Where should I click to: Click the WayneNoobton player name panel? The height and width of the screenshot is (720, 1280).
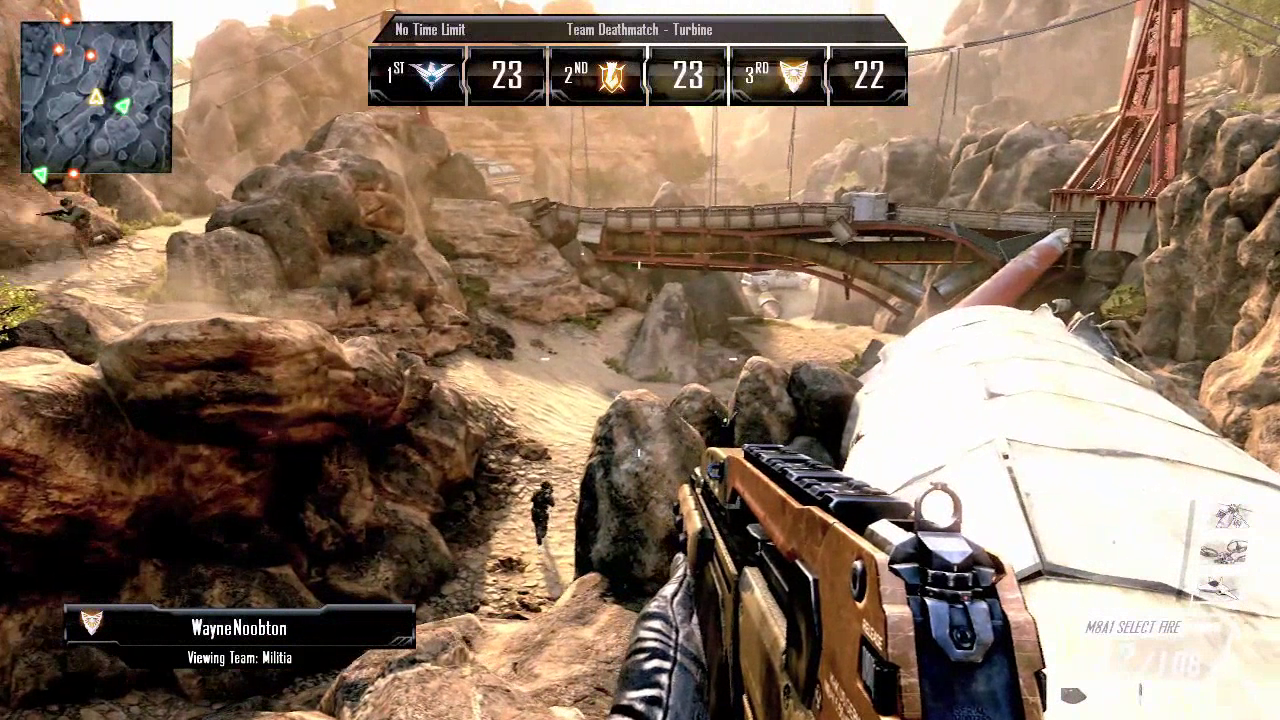coord(240,628)
